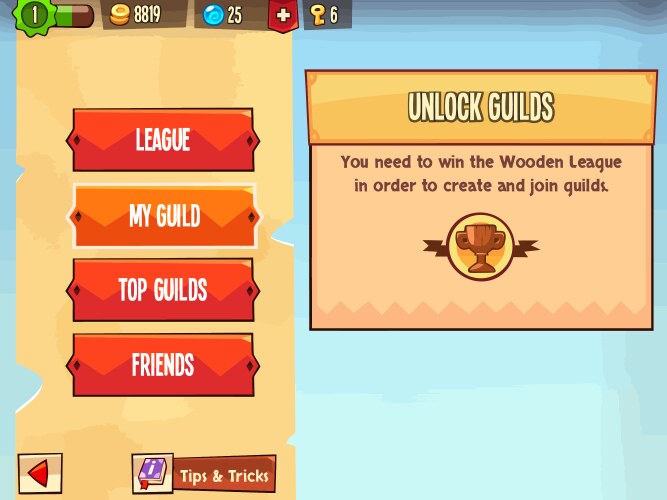Open Tips & Tricks book

[203, 474]
